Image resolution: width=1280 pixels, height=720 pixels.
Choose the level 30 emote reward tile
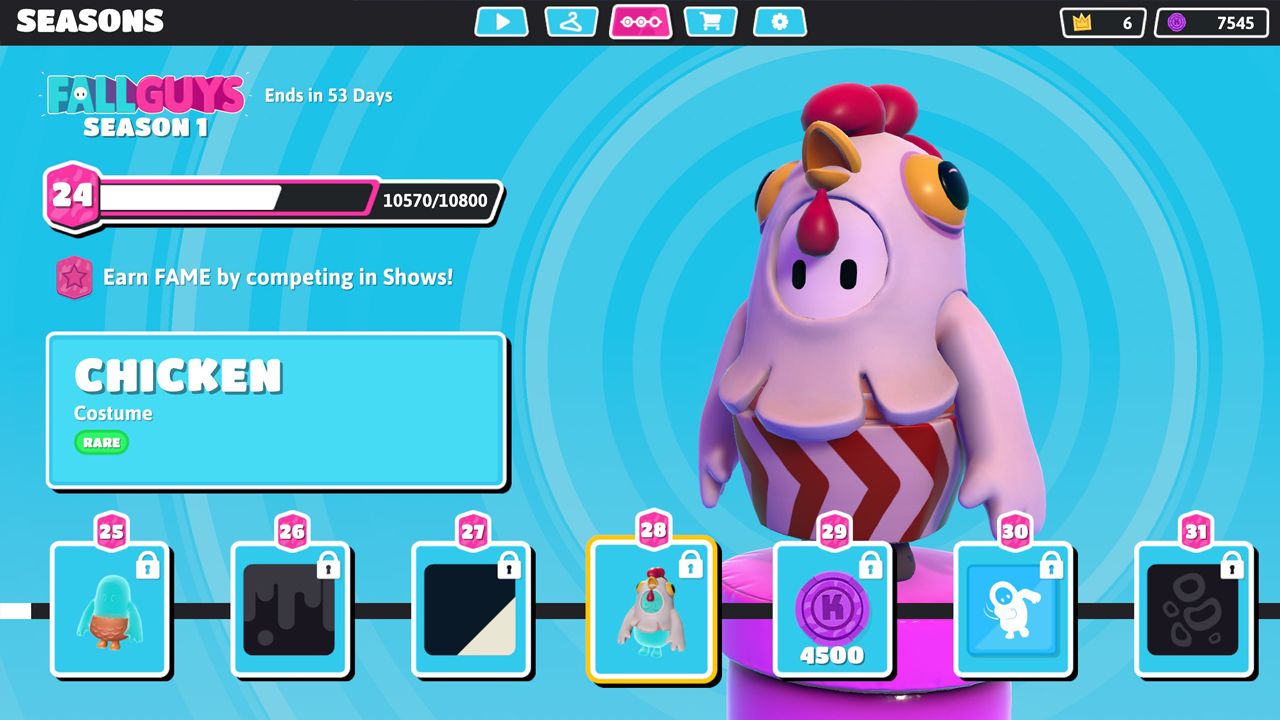(1014, 609)
